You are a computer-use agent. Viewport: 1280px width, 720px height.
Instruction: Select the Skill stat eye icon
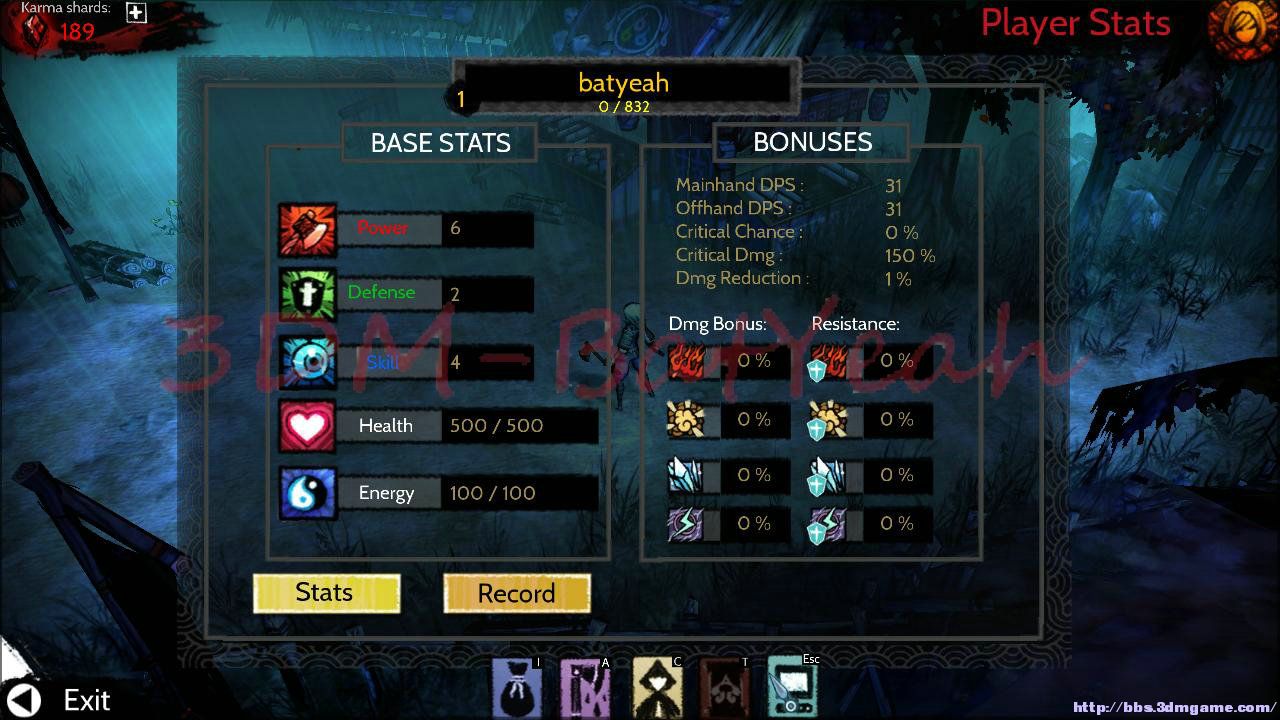[x=307, y=362]
